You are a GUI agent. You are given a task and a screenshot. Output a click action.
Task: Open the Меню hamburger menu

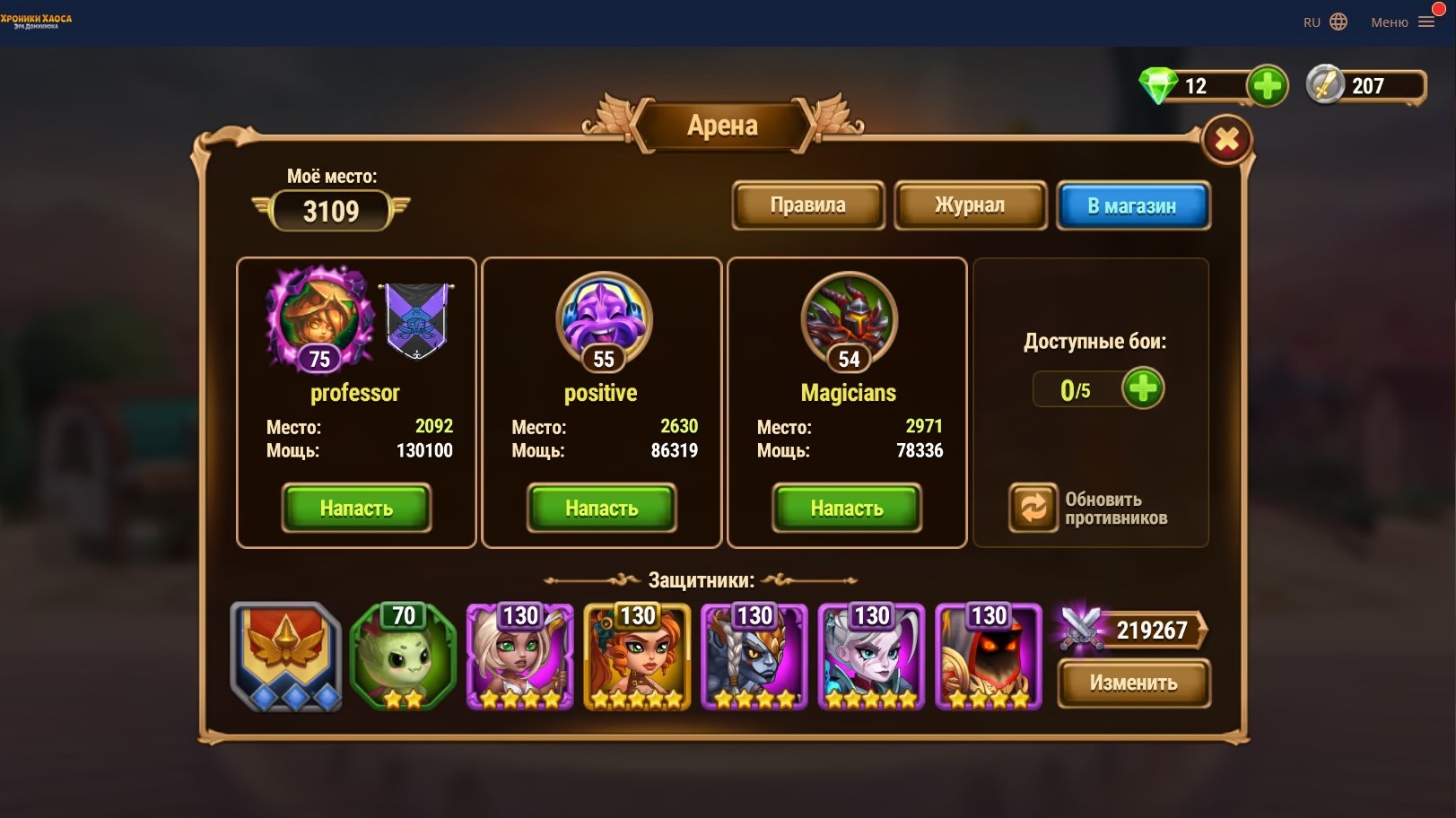point(1402,22)
